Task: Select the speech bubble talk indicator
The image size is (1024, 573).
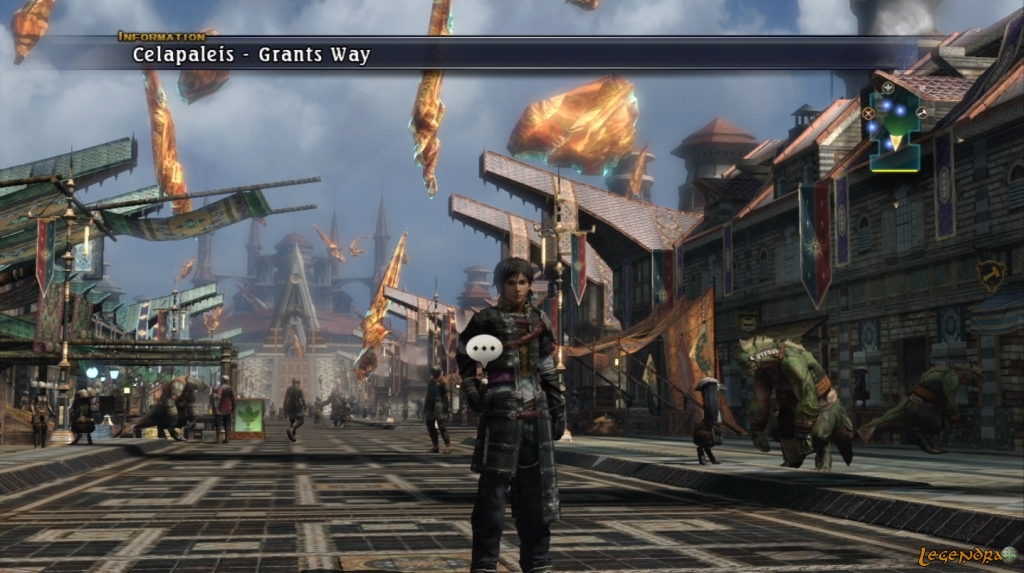Action: [x=484, y=349]
